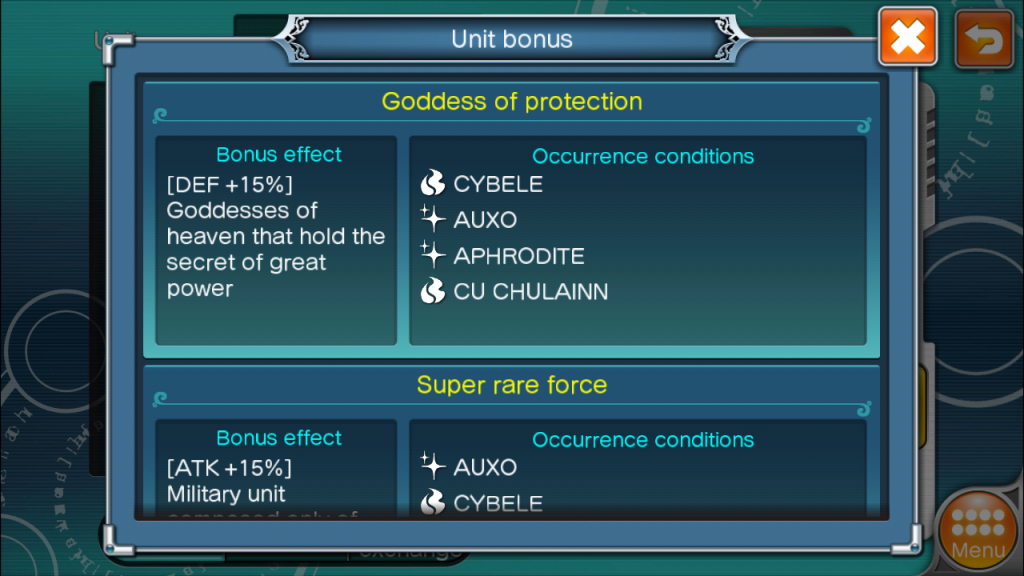
Task: Close the Unit bonus dialog
Action: 907,37
